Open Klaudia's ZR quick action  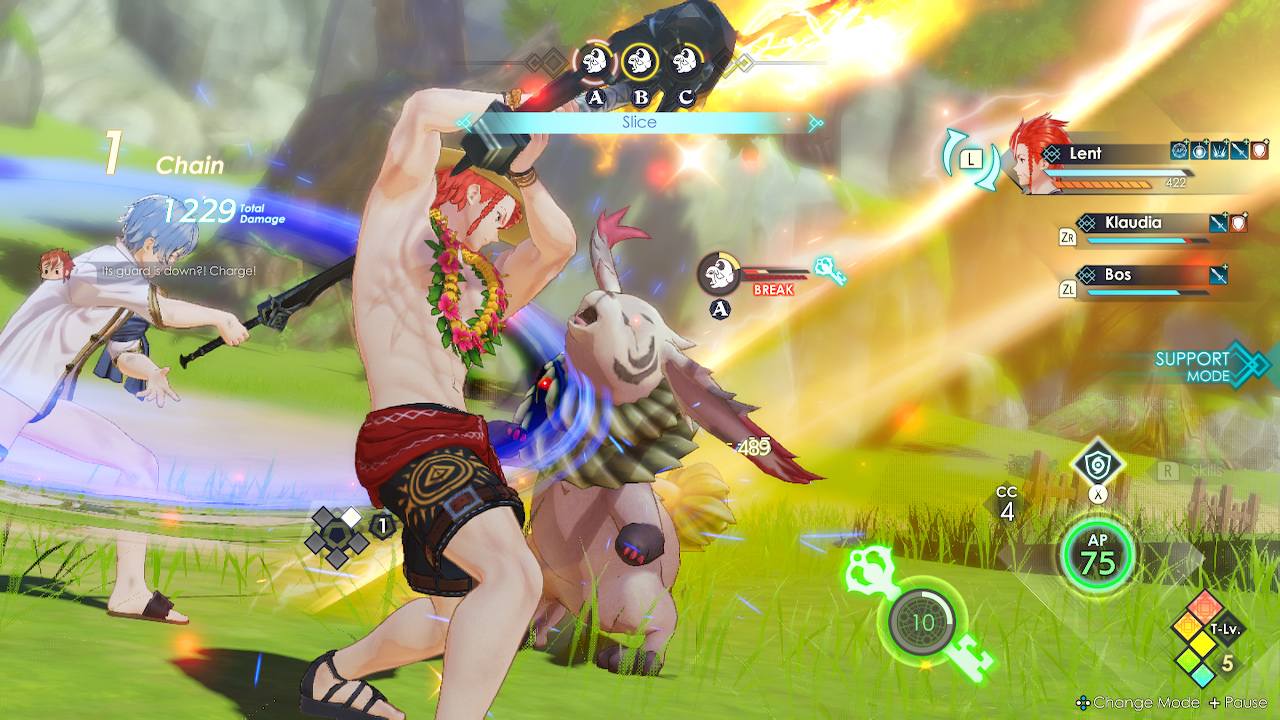point(1068,238)
